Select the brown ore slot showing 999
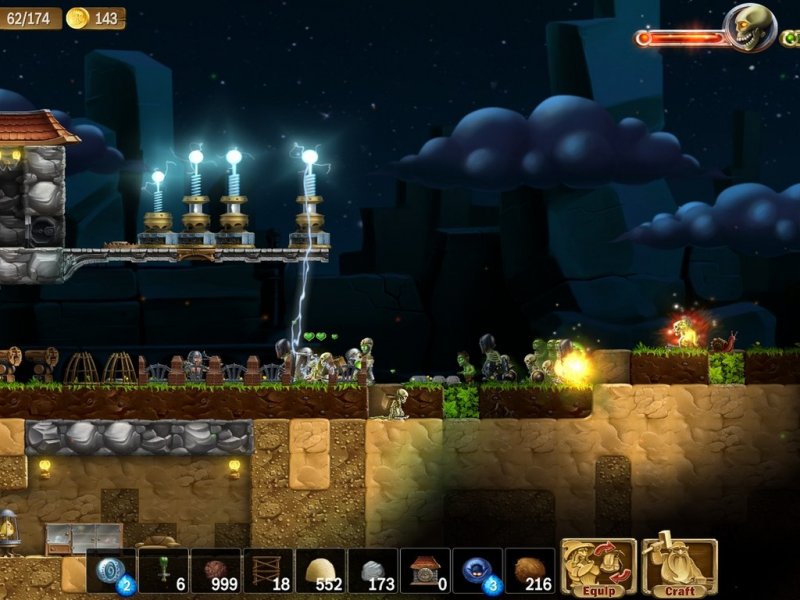 pyautogui.click(x=215, y=571)
